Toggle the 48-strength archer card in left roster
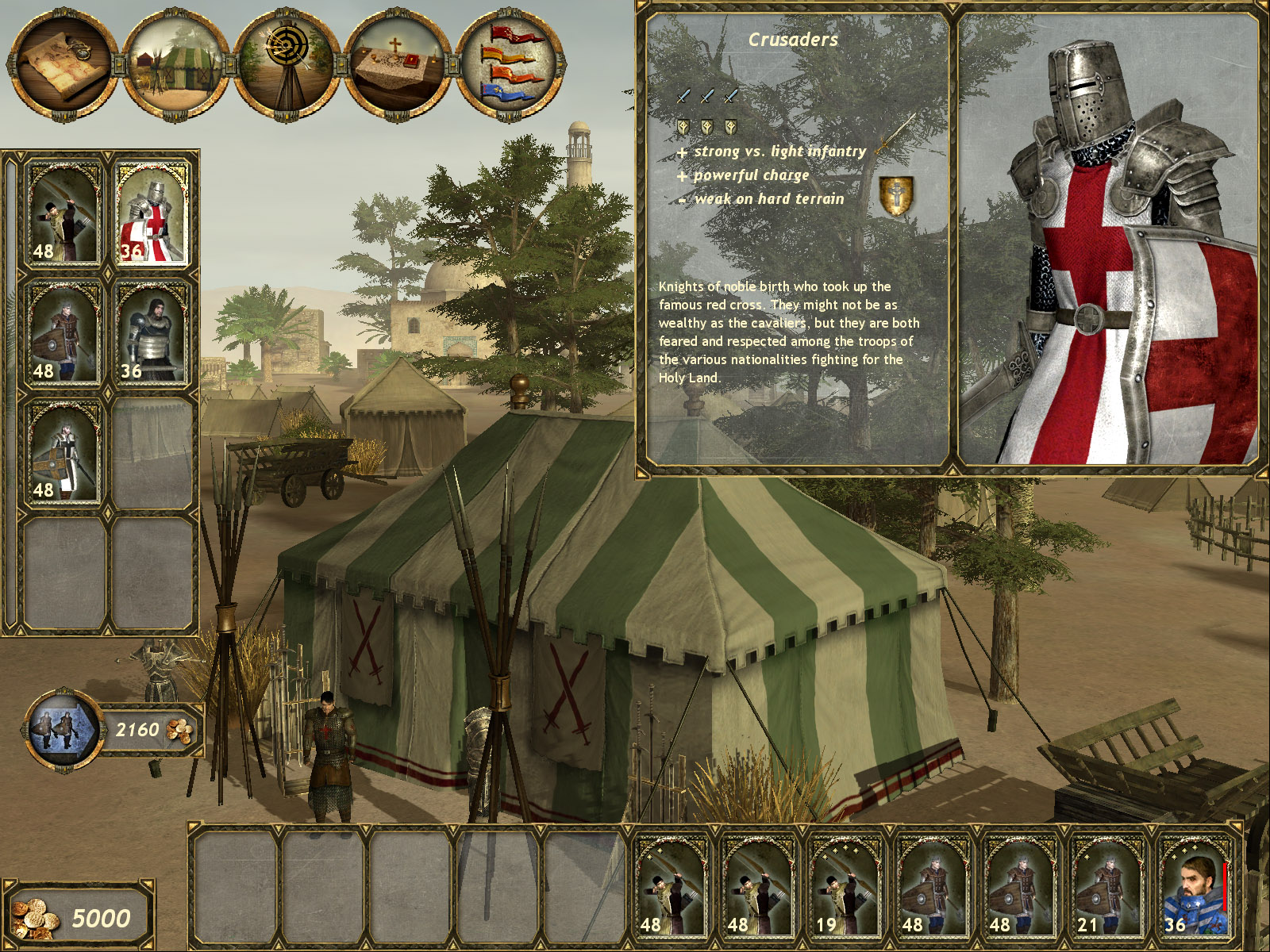The height and width of the screenshot is (952, 1270). tap(63, 214)
